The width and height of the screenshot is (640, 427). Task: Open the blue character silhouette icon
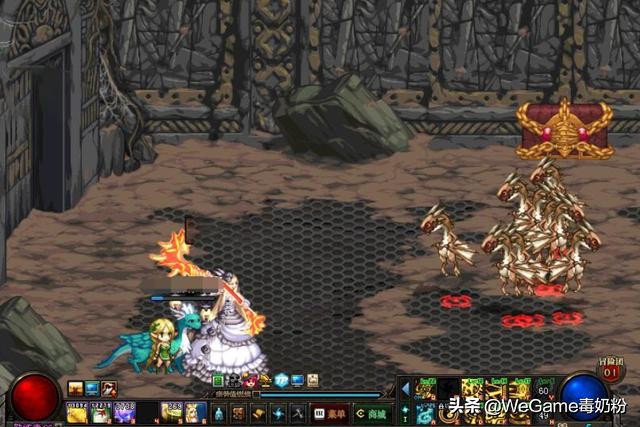[x=219, y=414]
